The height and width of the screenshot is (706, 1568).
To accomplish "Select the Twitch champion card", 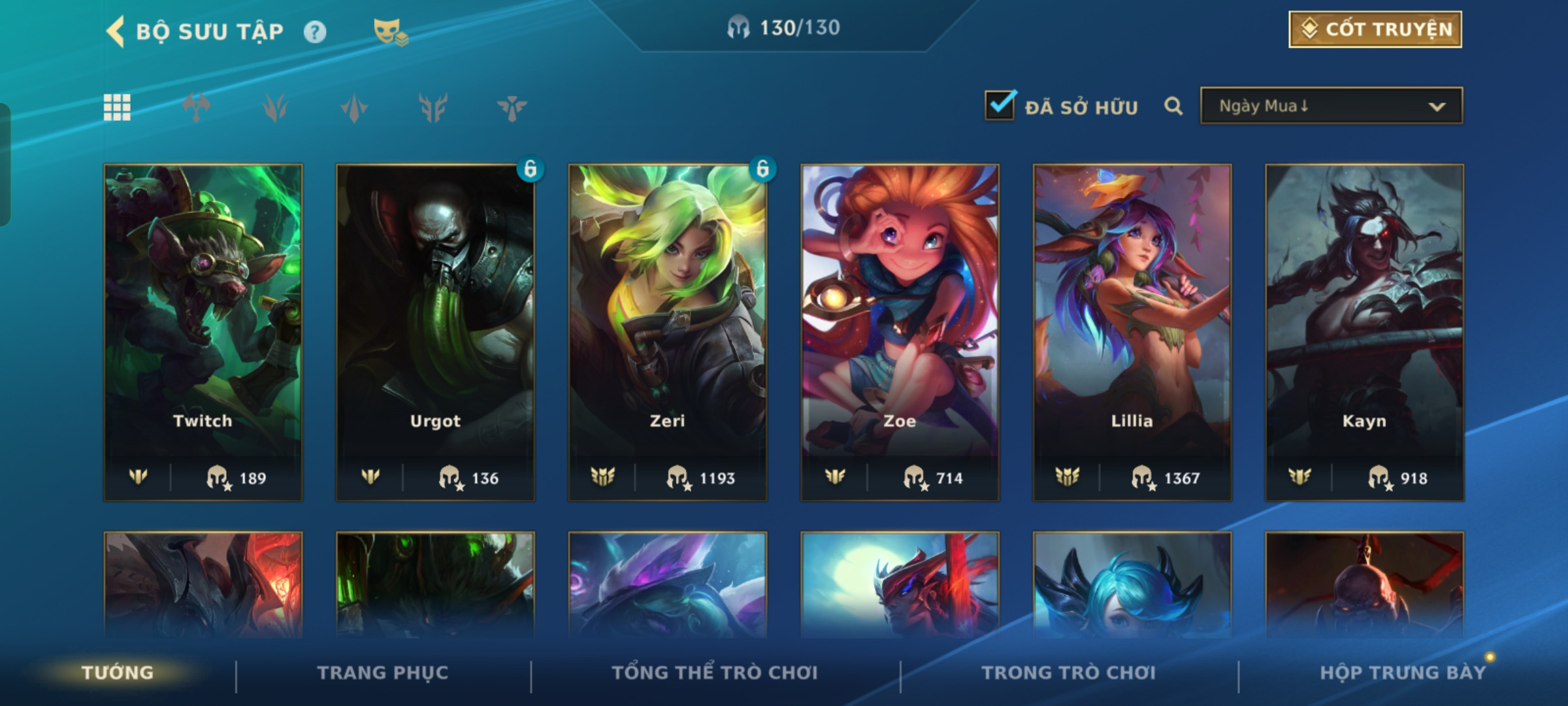I will click(203, 332).
